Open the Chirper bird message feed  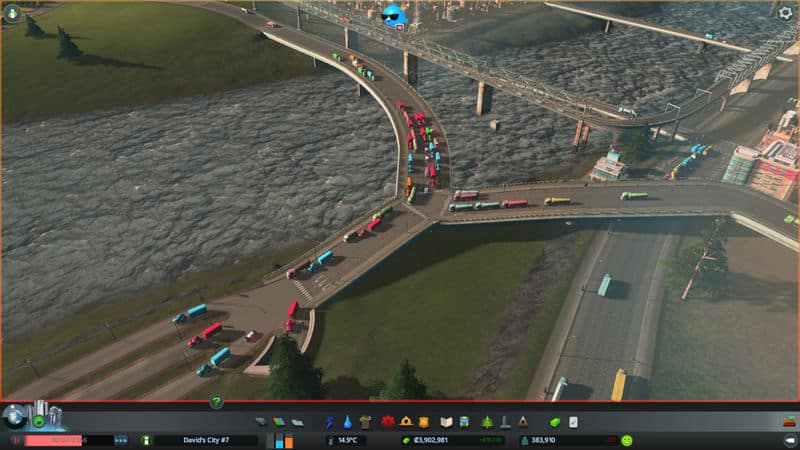coord(395,15)
